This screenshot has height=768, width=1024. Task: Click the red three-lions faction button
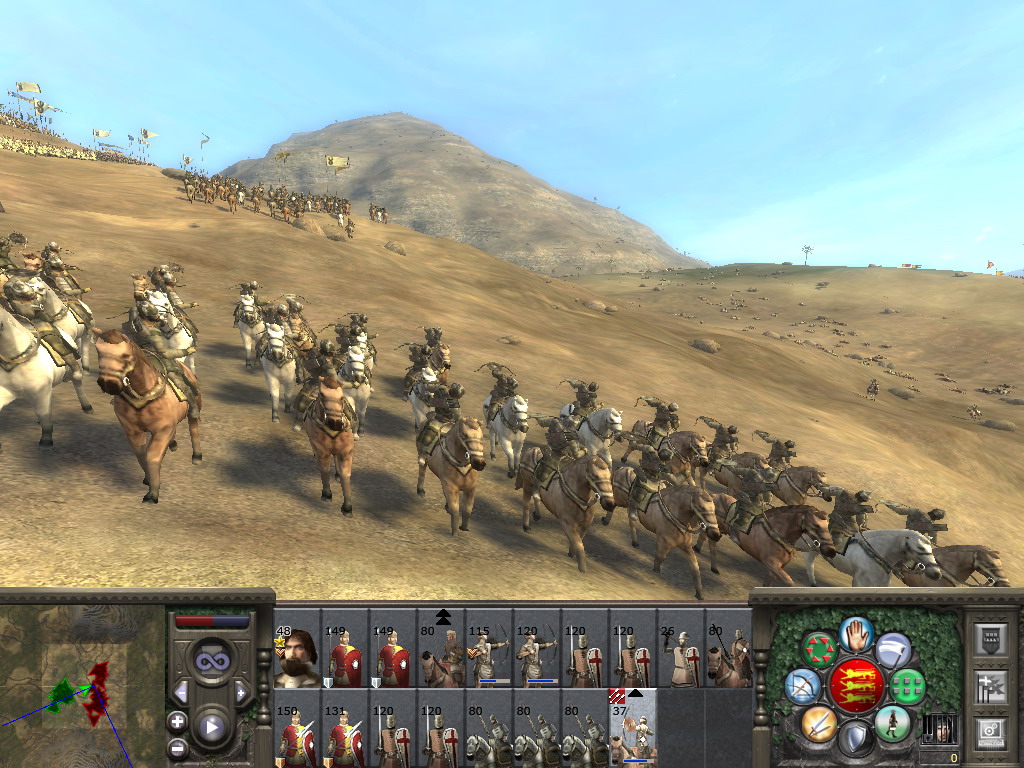[856, 686]
